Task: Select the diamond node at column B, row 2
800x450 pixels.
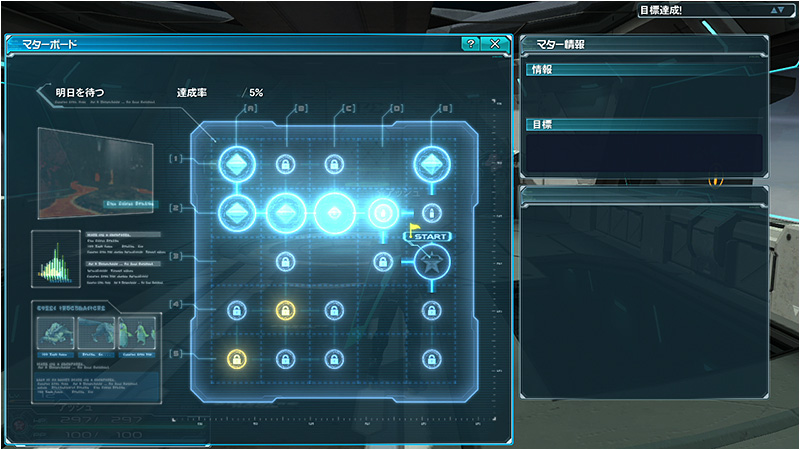Action: [285, 212]
